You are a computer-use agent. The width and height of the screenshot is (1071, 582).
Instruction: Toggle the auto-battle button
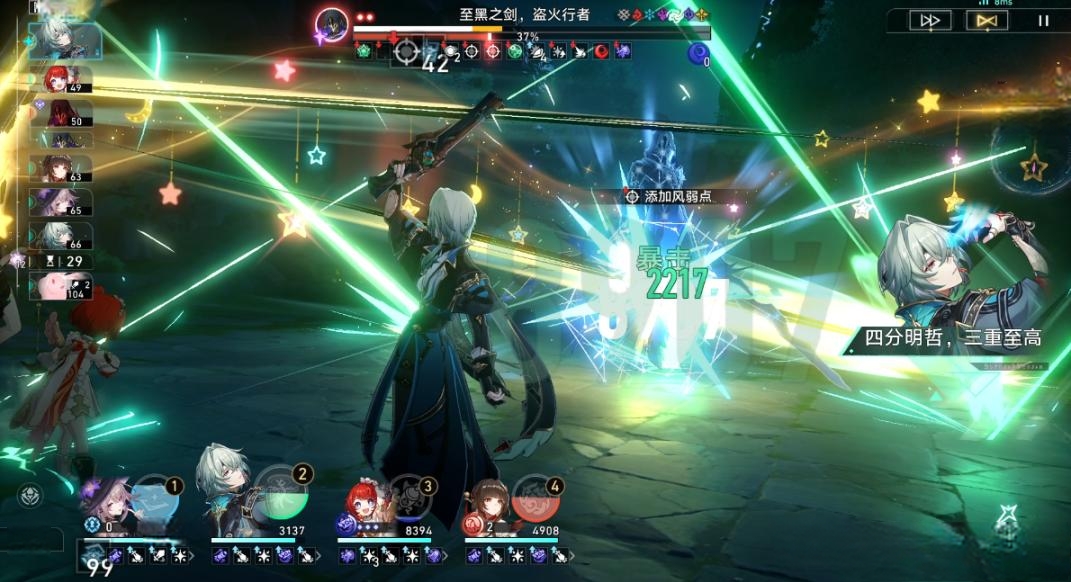click(x=986, y=20)
